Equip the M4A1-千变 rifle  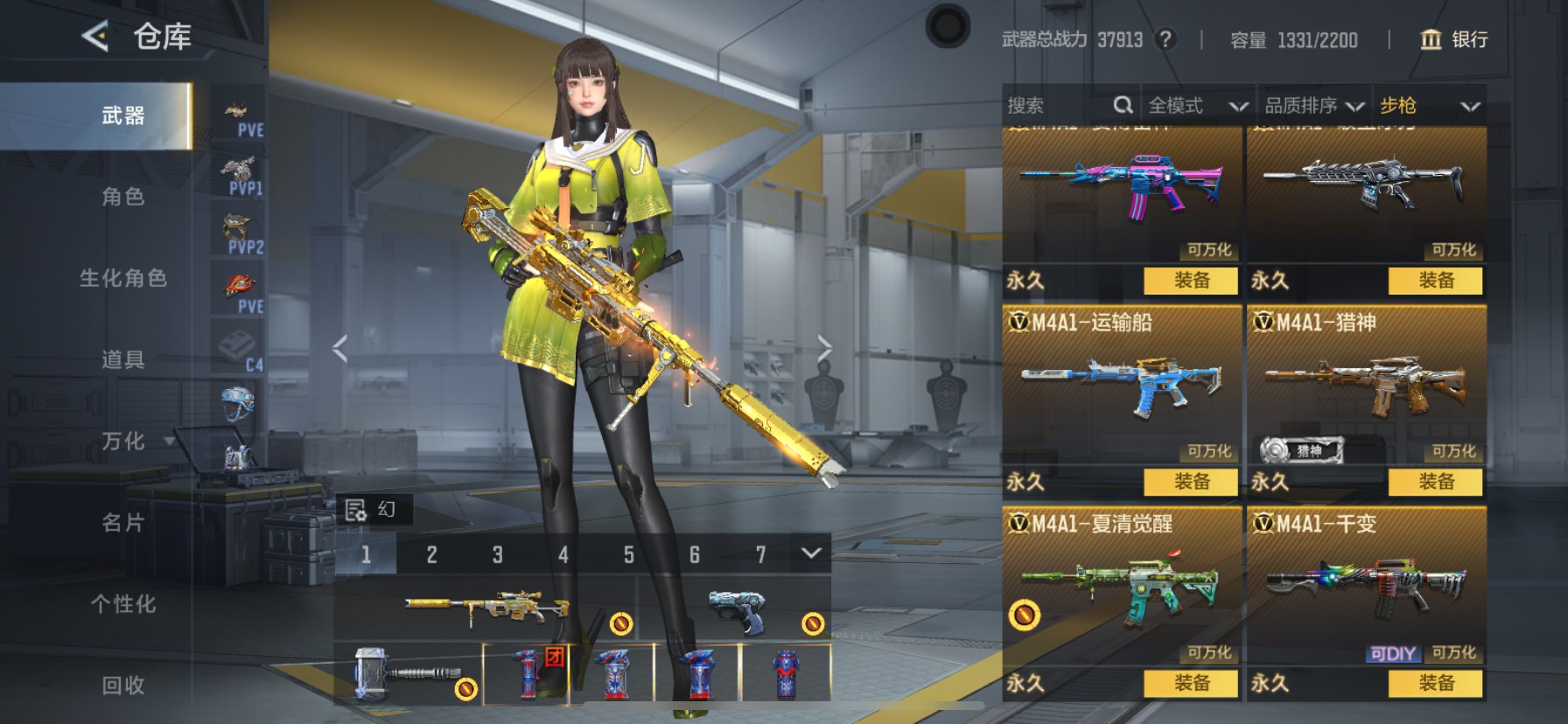[x=1435, y=683]
